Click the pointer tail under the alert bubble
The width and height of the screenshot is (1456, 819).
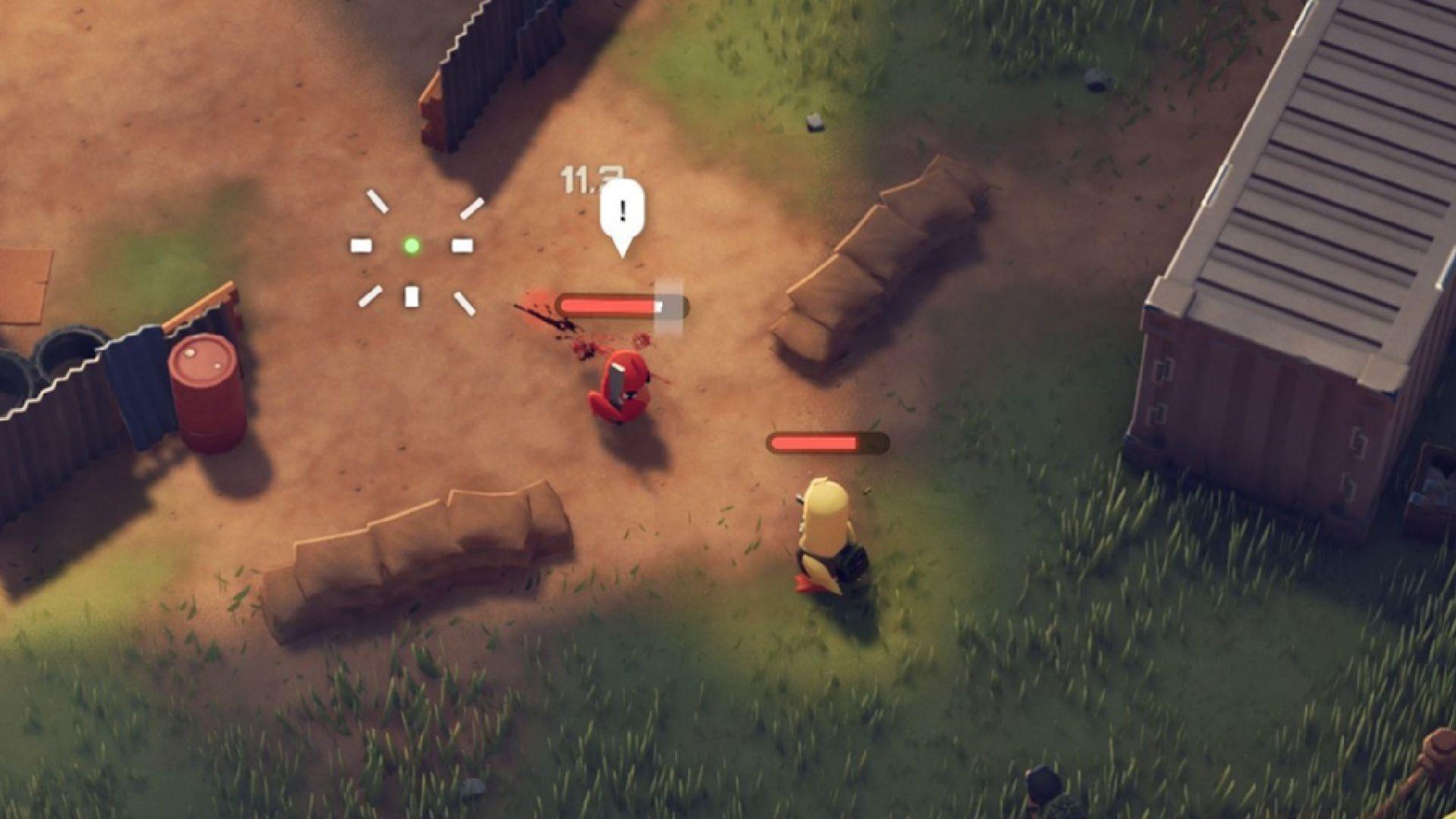pos(622,246)
